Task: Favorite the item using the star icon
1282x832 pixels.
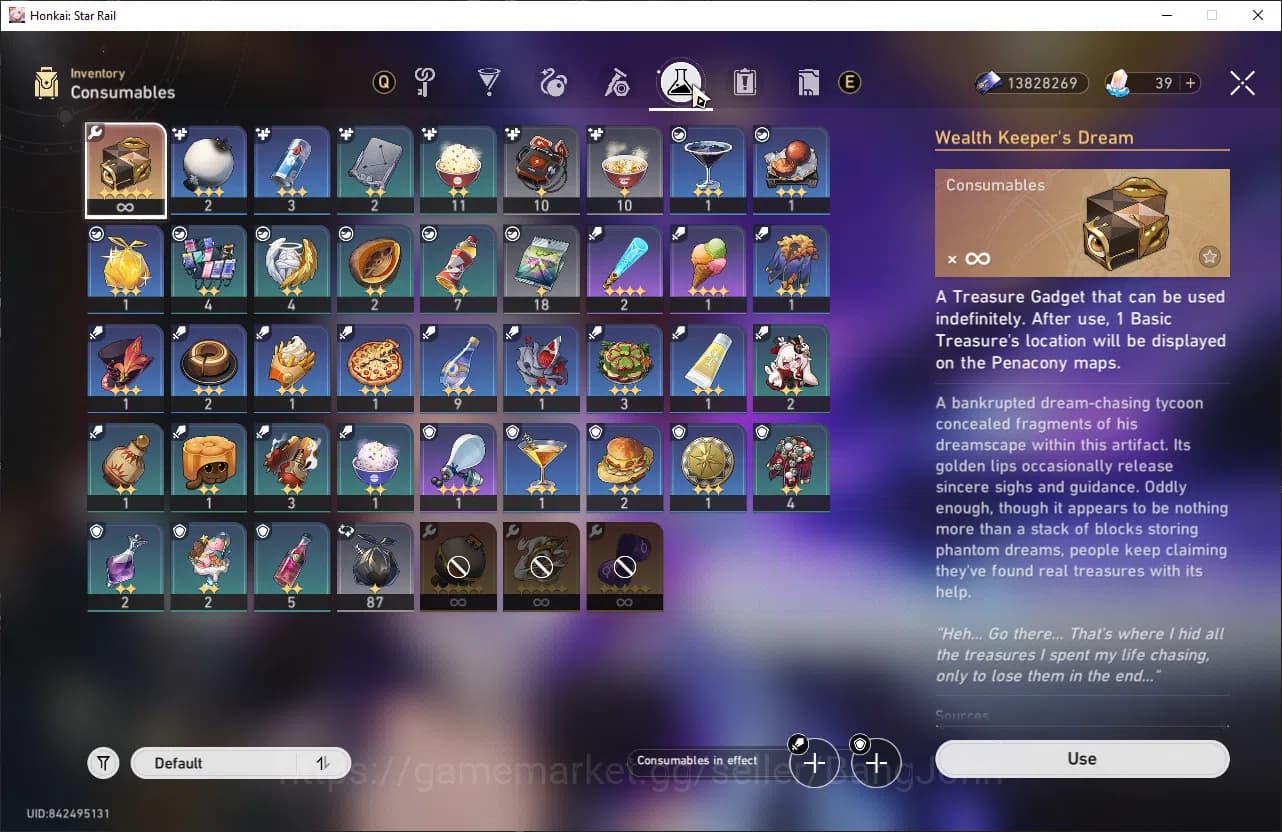Action: (x=1209, y=257)
